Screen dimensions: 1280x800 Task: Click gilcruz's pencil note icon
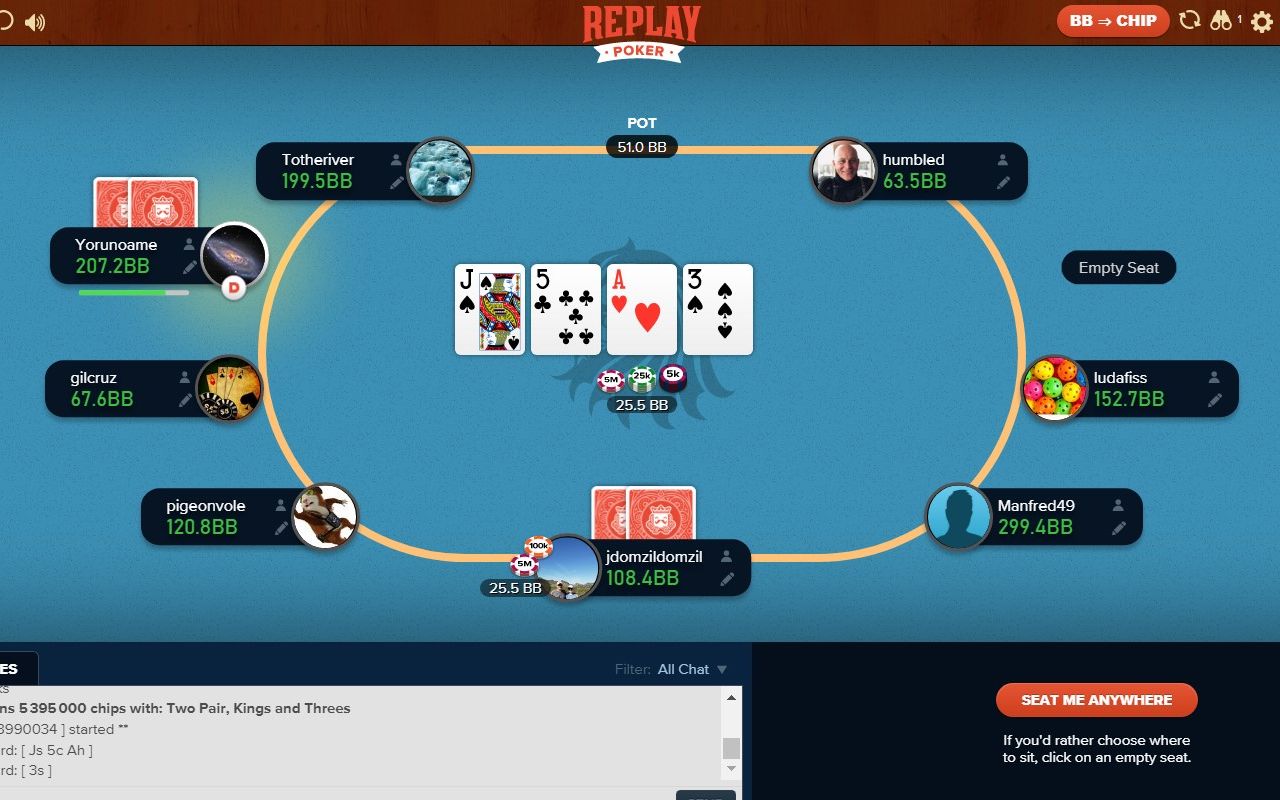click(x=185, y=400)
